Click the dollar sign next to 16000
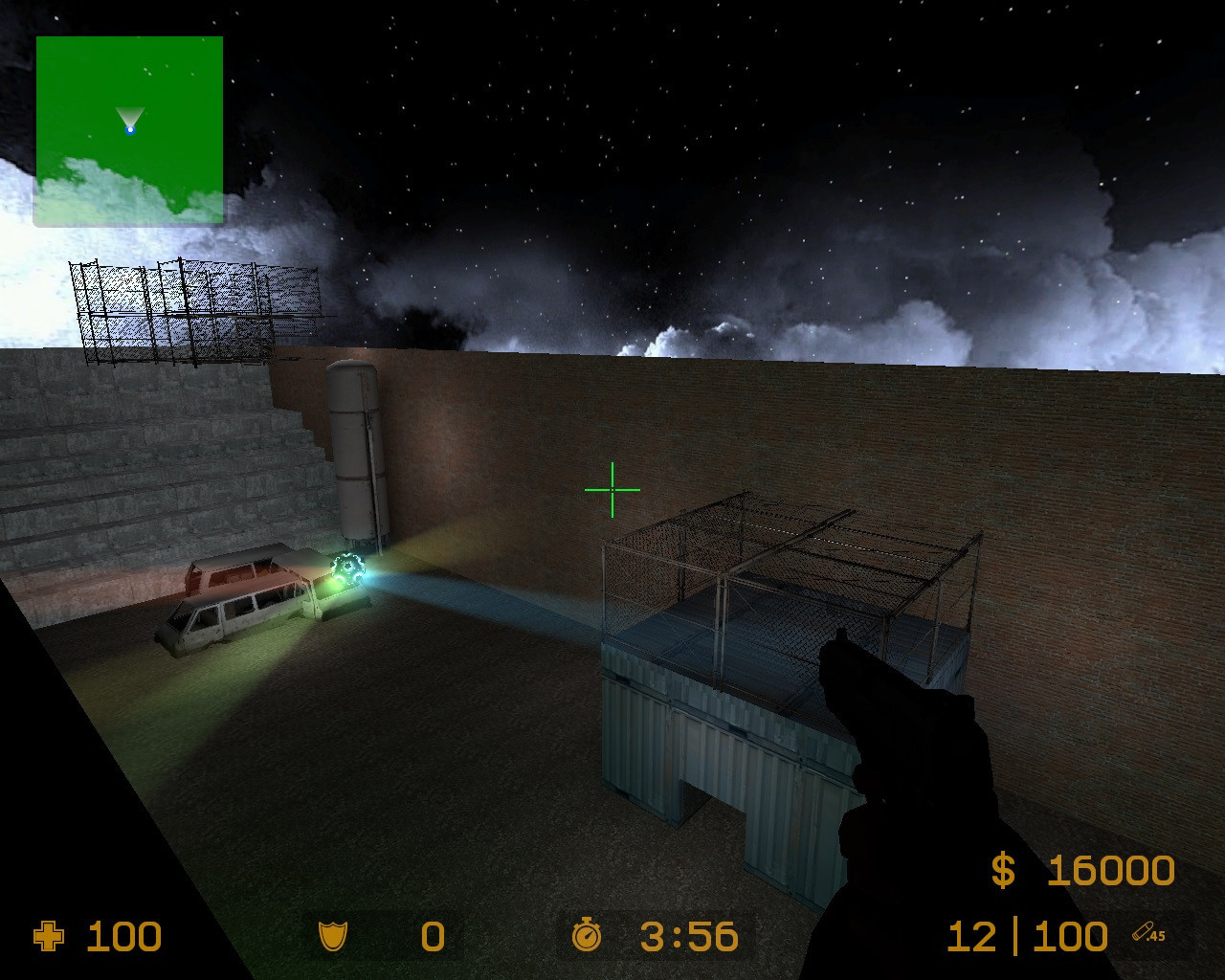This screenshot has width=1225, height=980. pos(1001,869)
